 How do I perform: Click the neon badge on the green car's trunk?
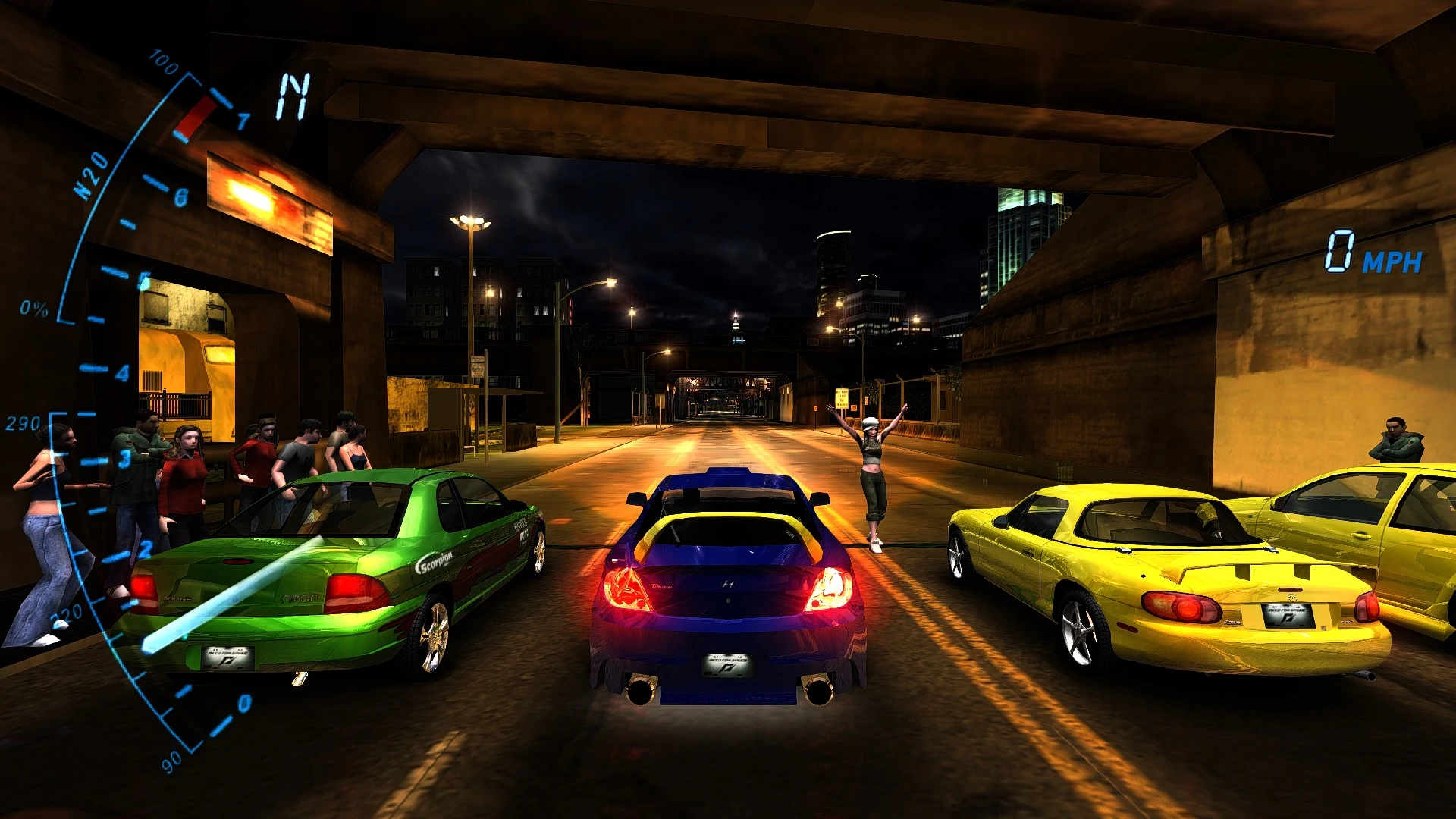pyautogui.click(x=299, y=599)
